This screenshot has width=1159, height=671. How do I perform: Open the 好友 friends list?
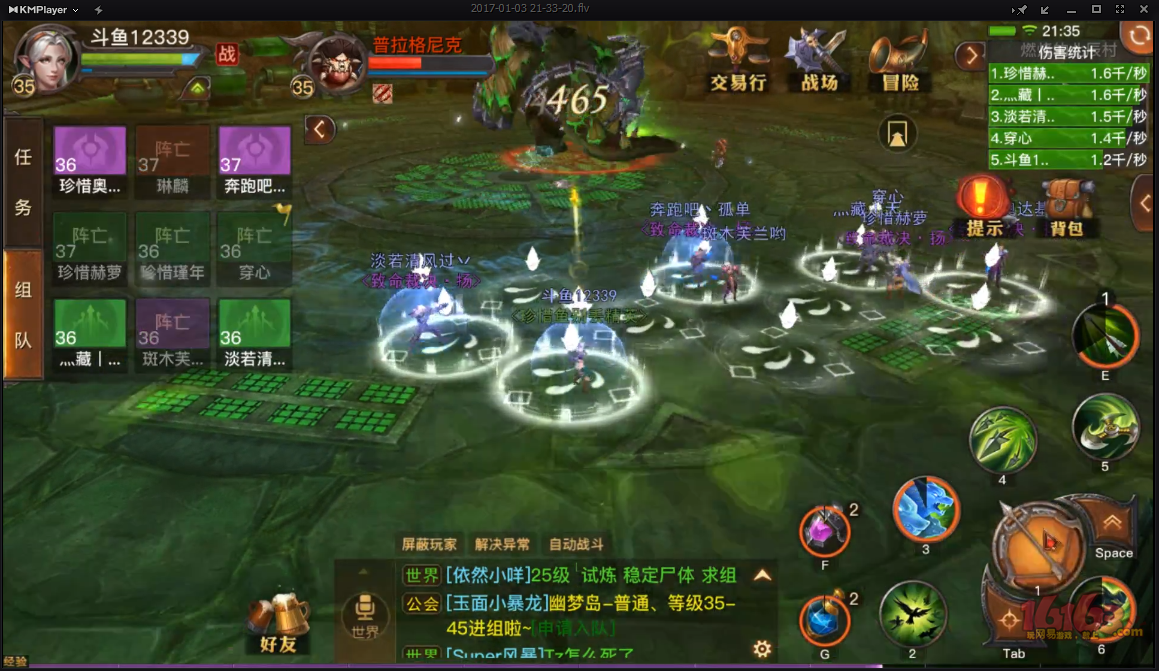coord(278,623)
